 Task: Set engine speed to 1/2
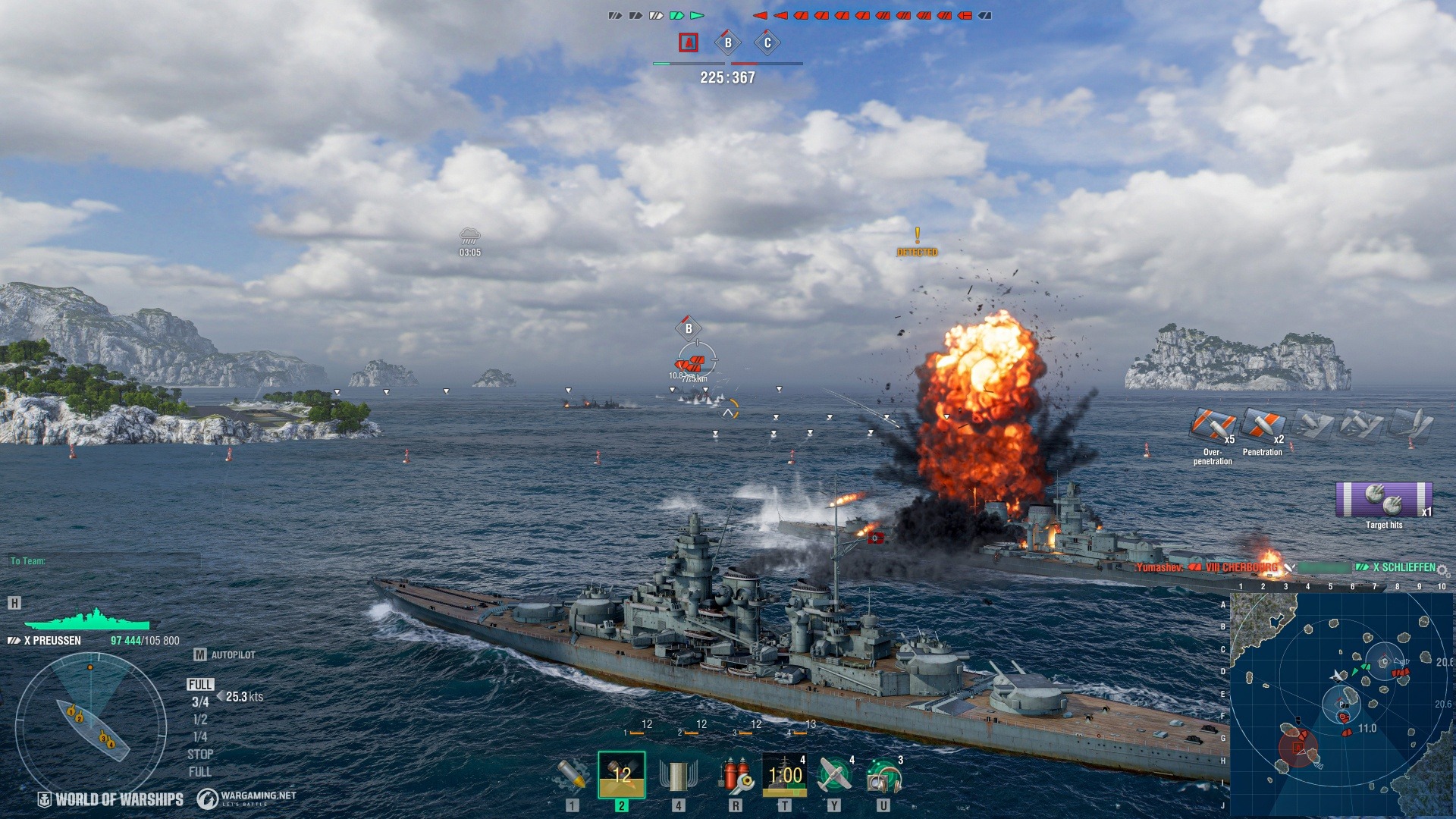(200, 720)
